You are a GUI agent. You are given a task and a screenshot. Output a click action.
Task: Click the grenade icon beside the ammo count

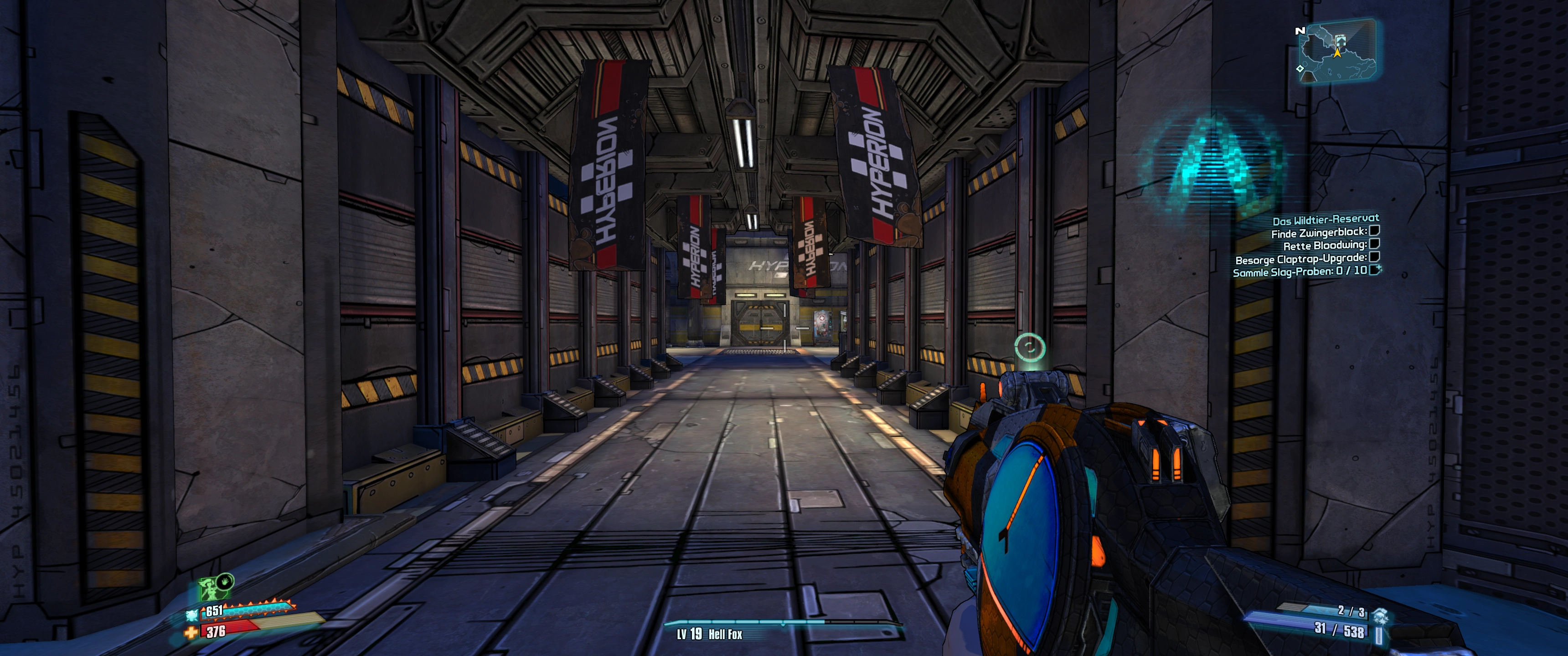tap(1380, 615)
